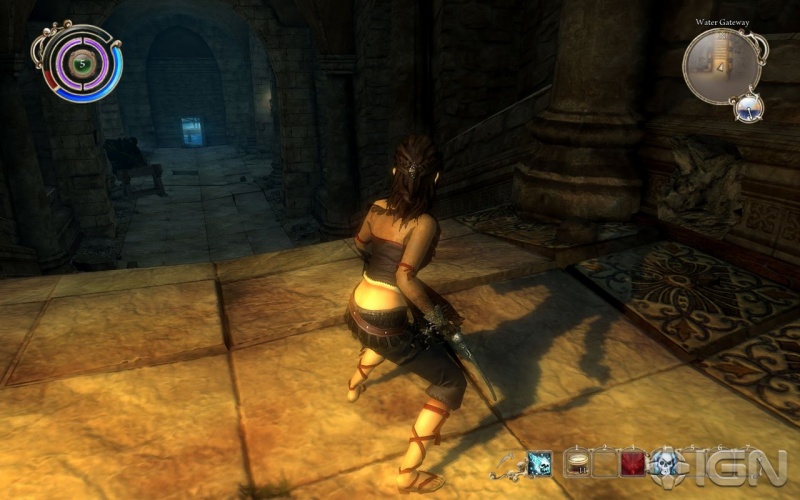Use the drum item in hotbar slot 1

point(578,462)
